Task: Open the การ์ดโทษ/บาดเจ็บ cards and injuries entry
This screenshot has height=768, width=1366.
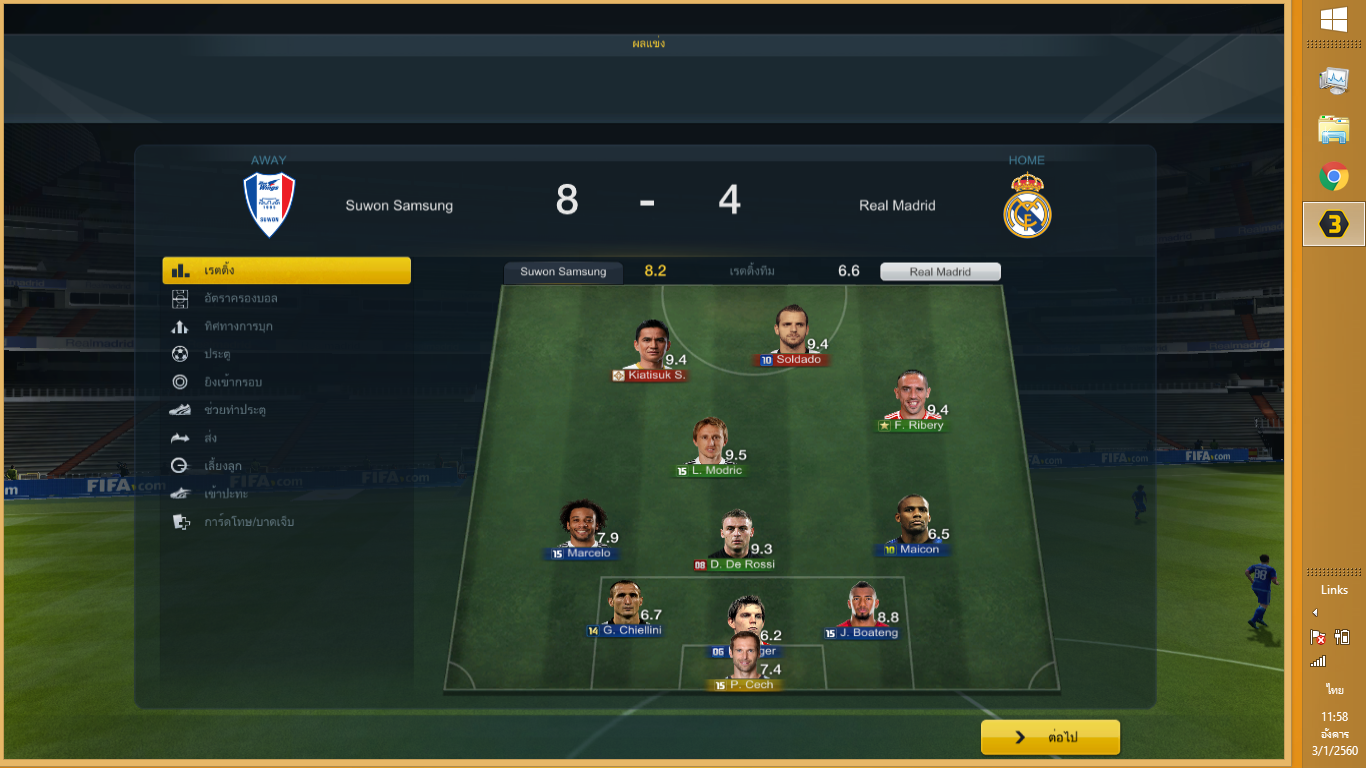Action: point(248,522)
